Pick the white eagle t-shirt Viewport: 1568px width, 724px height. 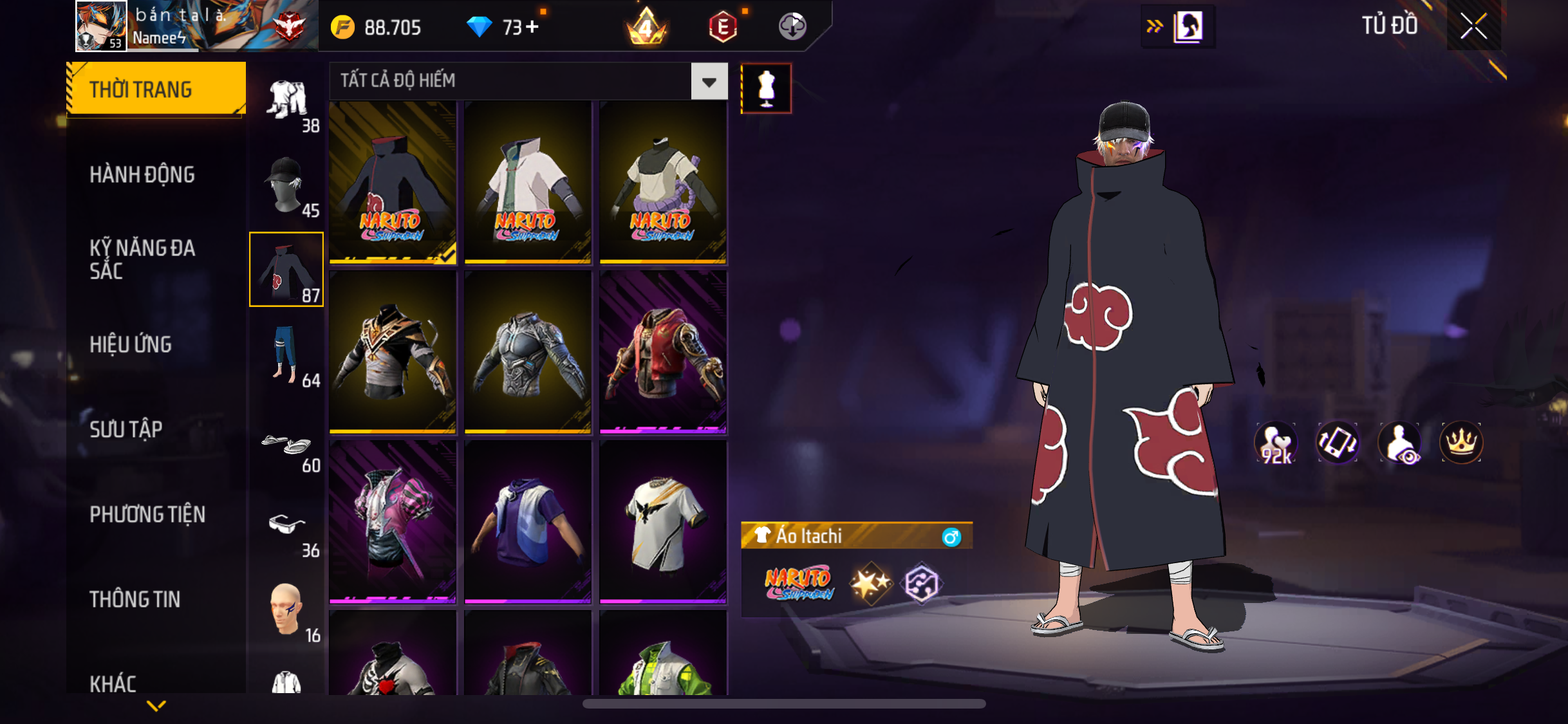[x=662, y=522]
